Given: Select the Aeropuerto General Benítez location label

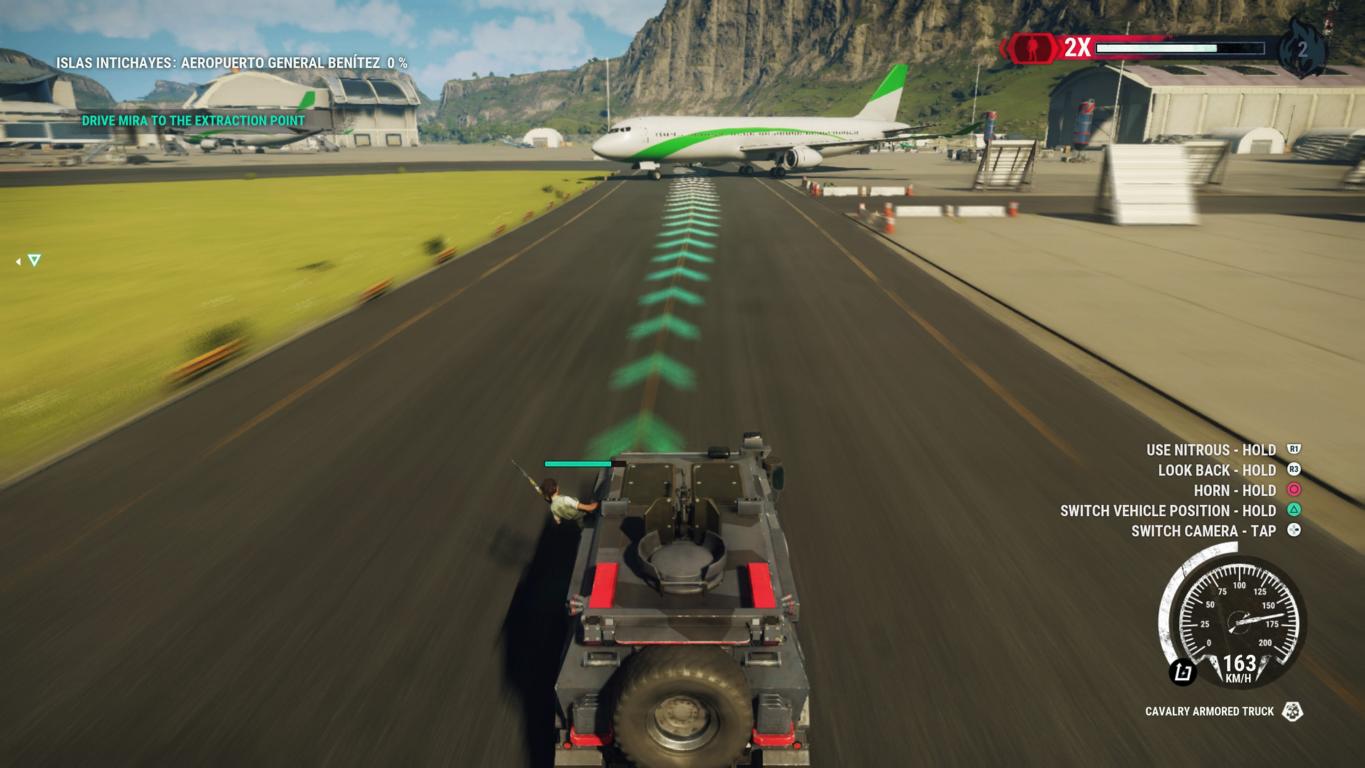Looking at the screenshot, I should pyautogui.click(x=231, y=63).
